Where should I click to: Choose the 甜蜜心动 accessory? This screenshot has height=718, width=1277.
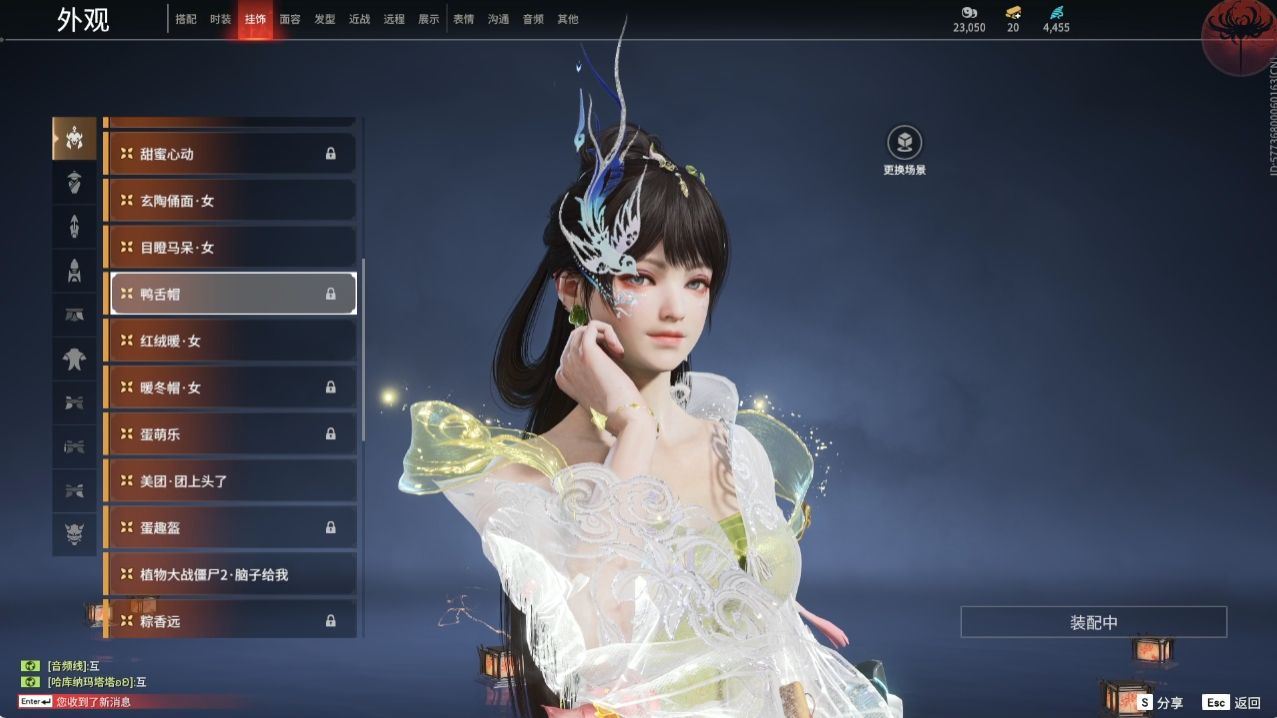pos(230,154)
